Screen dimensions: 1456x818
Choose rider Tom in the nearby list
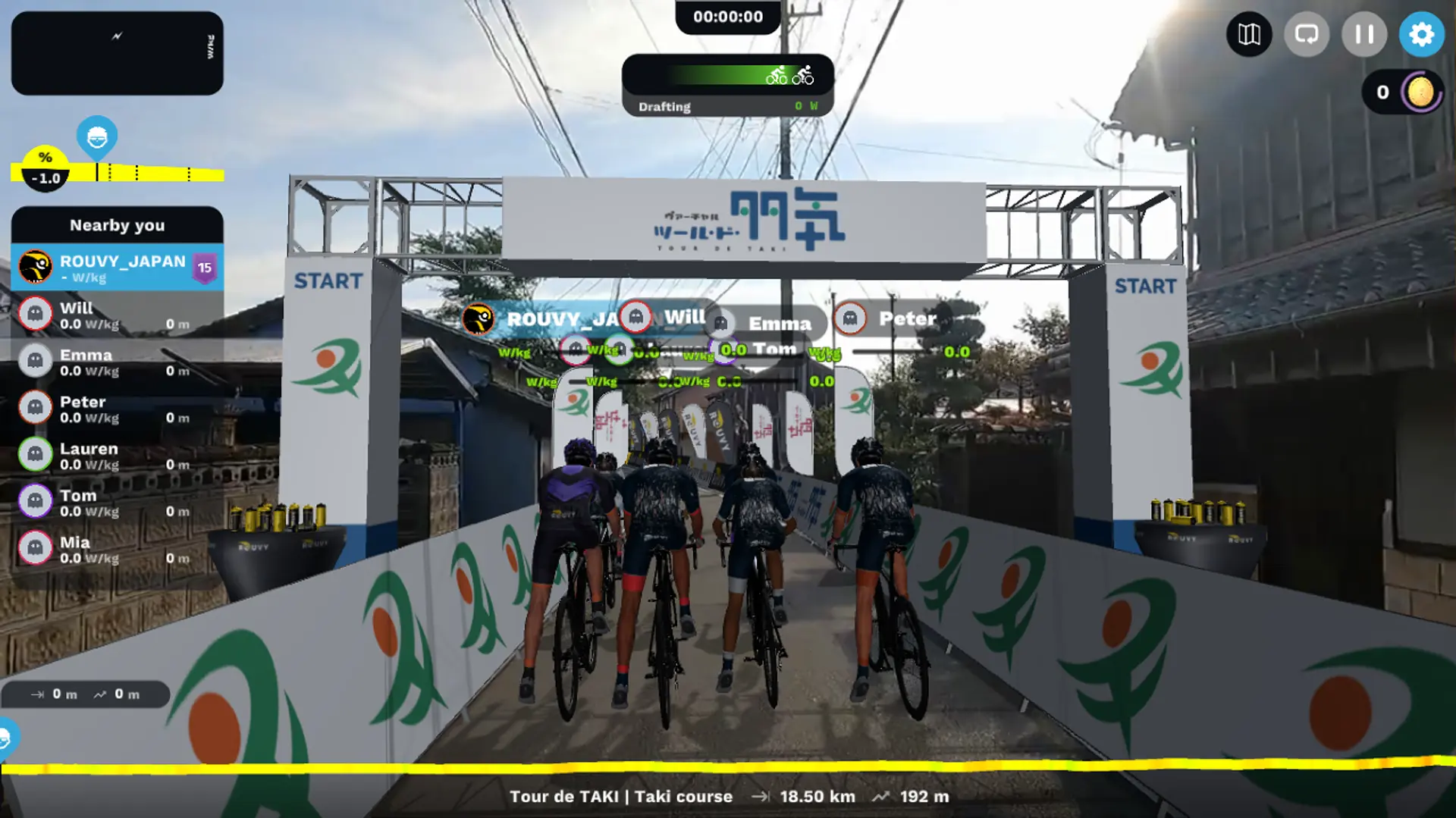coord(117,503)
